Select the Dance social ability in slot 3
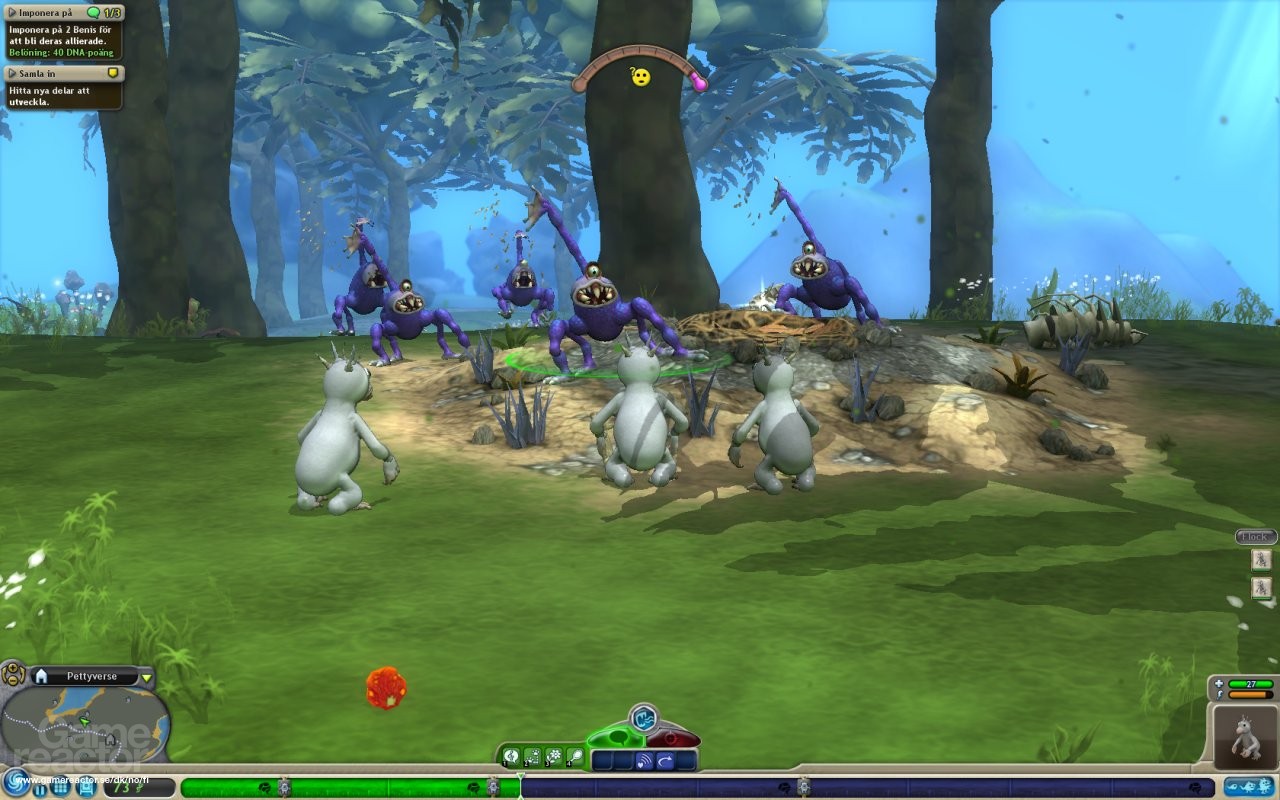1280x800 pixels. point(553,756)
